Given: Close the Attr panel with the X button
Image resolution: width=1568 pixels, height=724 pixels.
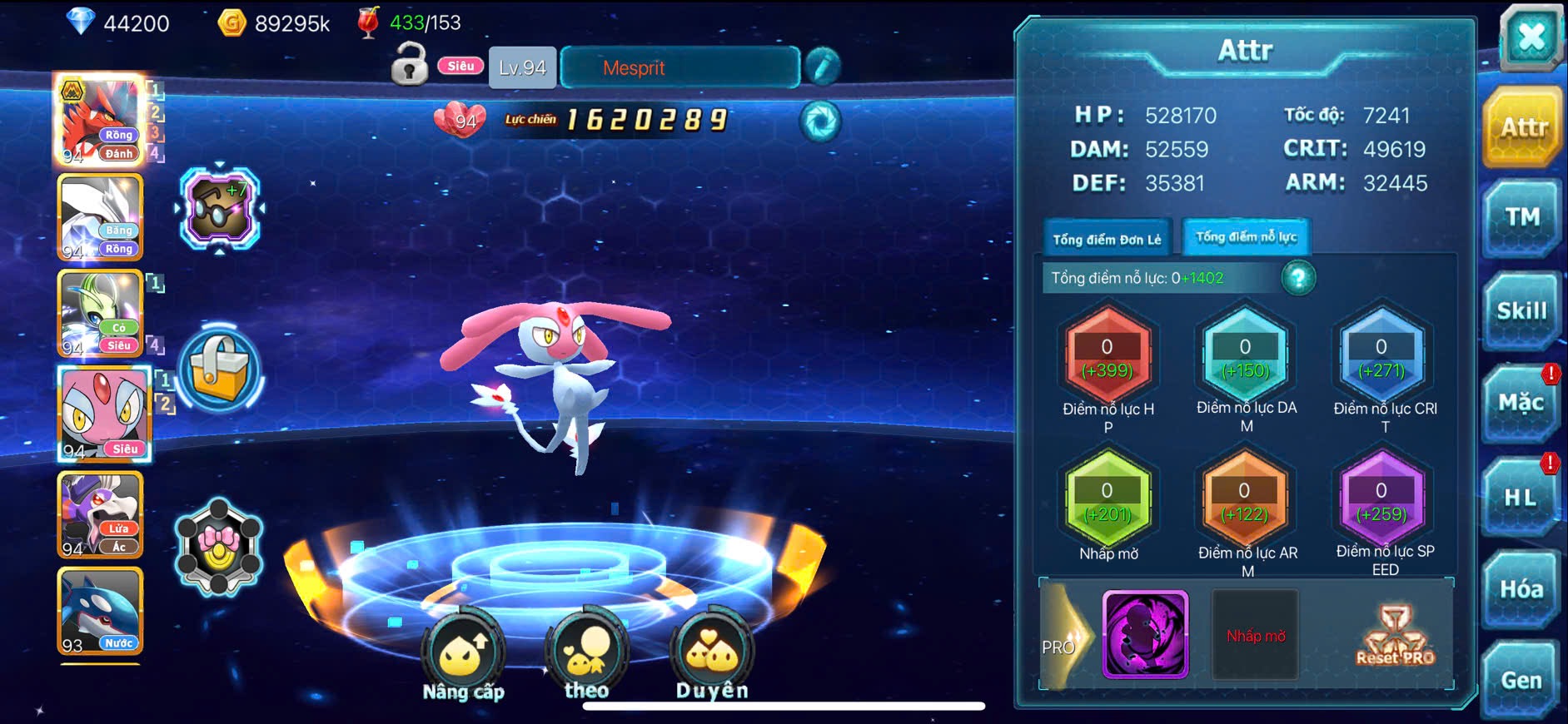Looking at the screenshot, I should pos(1531,38).
